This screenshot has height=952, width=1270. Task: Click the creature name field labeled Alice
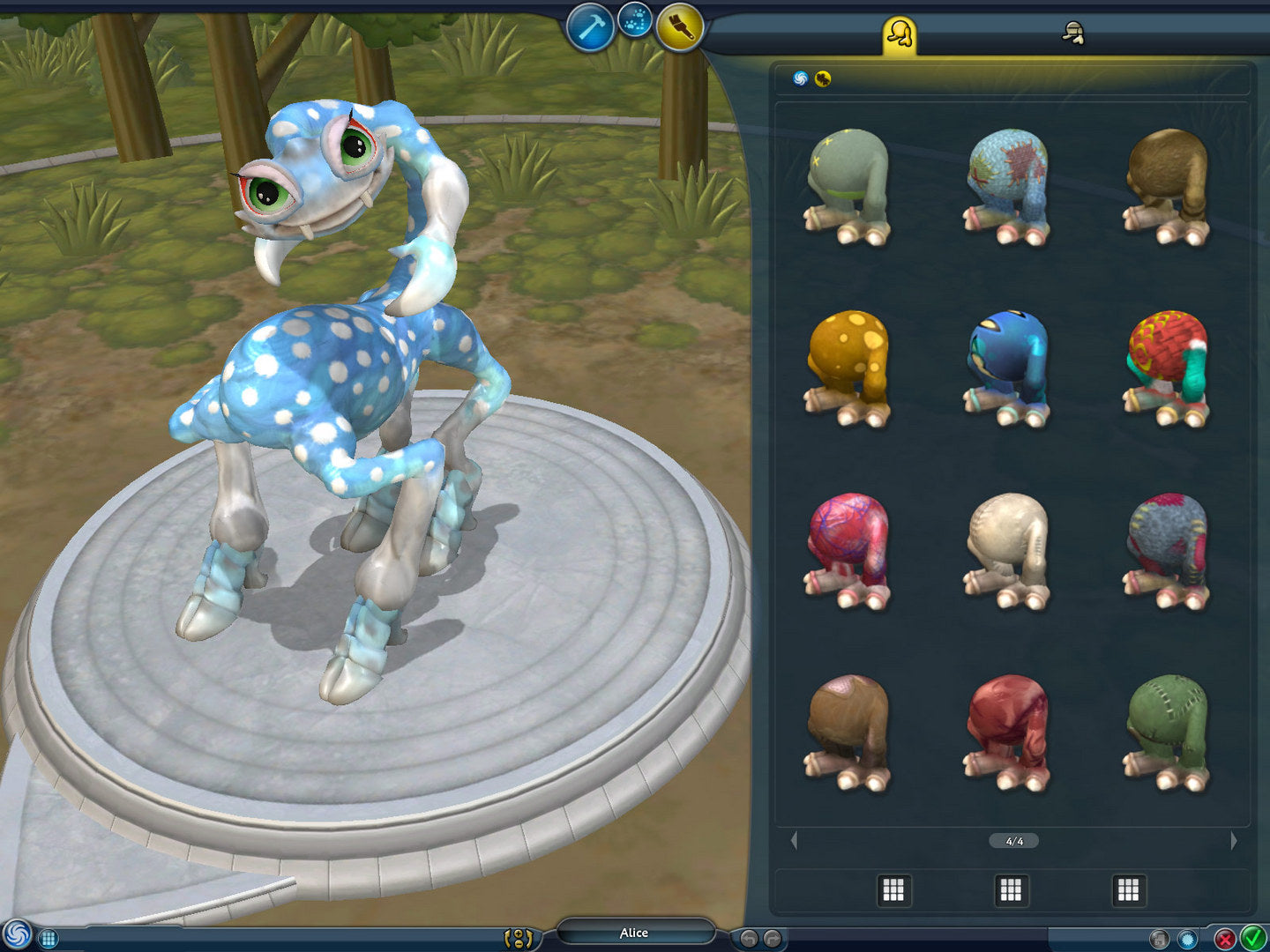[634, 933]
